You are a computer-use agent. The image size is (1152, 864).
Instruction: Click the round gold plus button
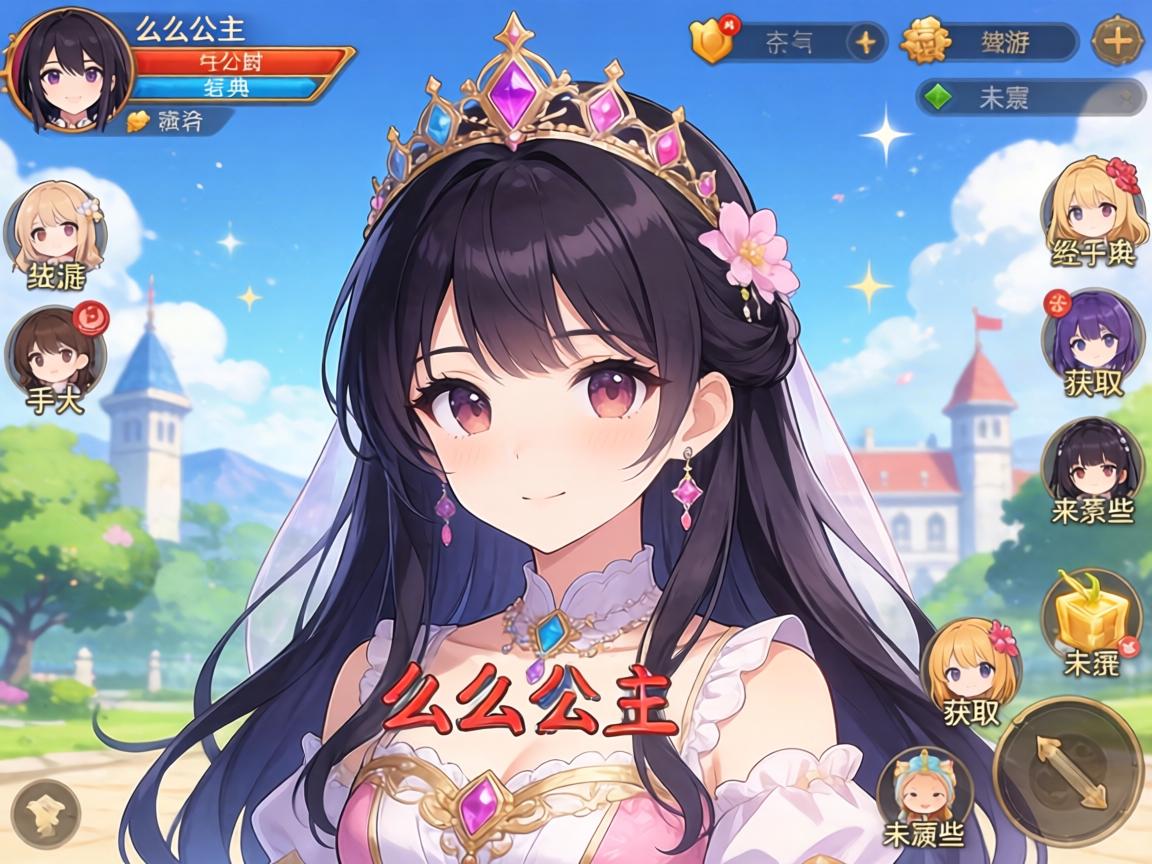(x=1117, y=42)
